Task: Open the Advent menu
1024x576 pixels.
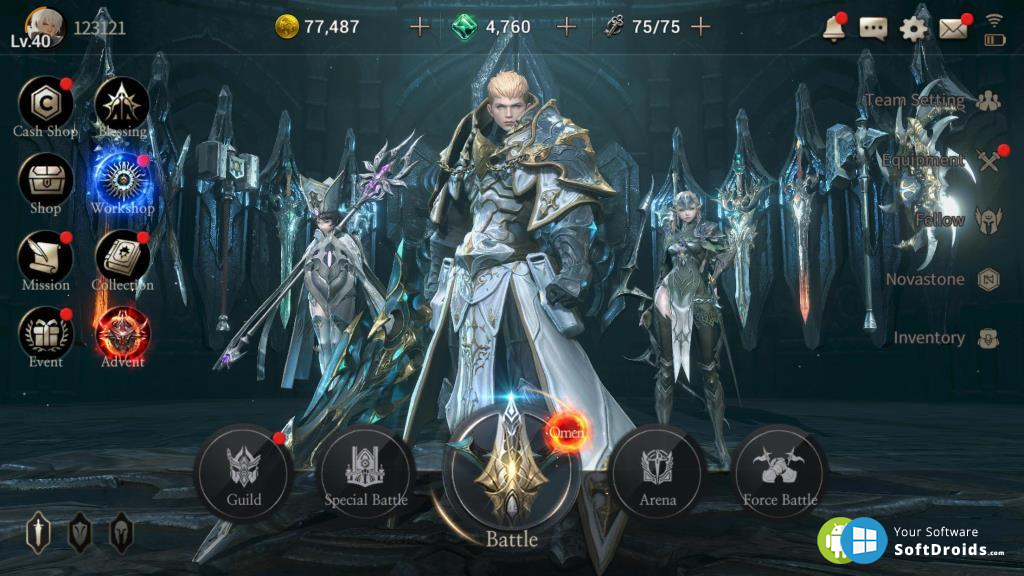Action: tap(122, 334)
